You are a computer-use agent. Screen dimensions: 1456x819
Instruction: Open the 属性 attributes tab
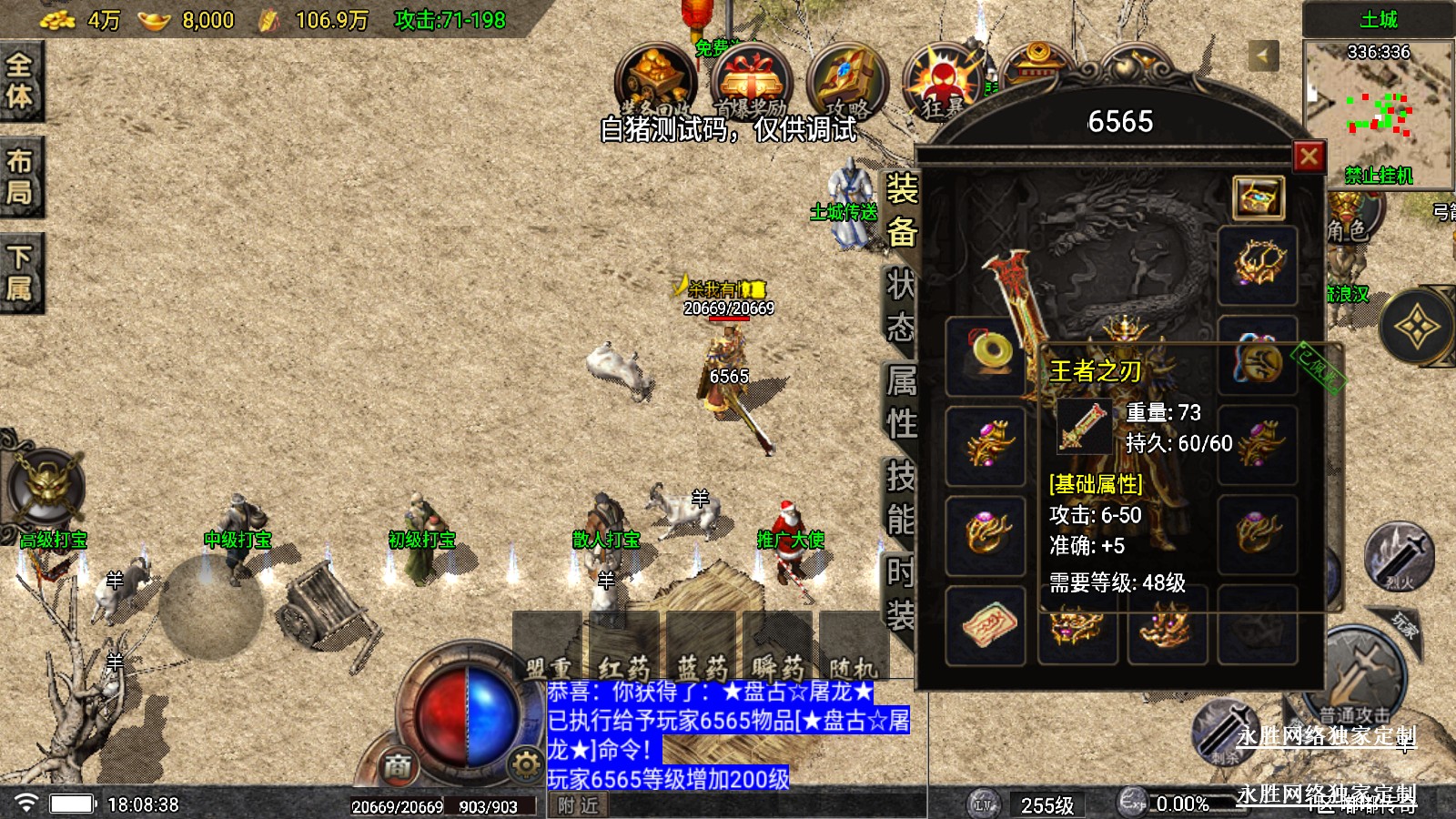901,401
